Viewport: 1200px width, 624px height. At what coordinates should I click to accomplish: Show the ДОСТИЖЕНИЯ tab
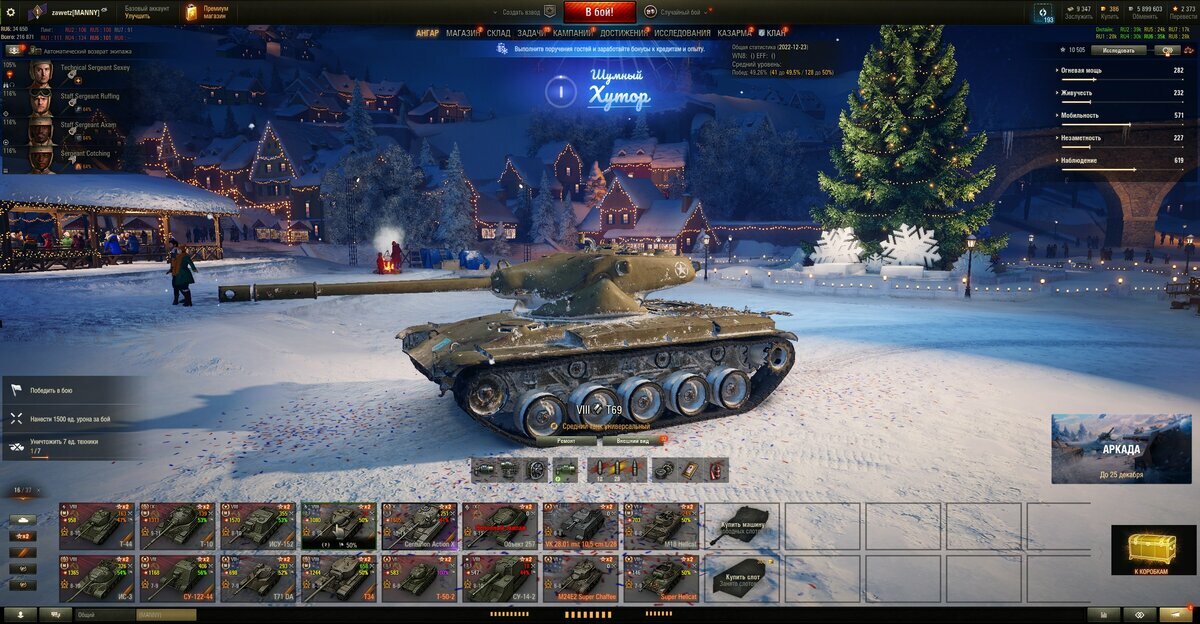click(x=623, y=33)
